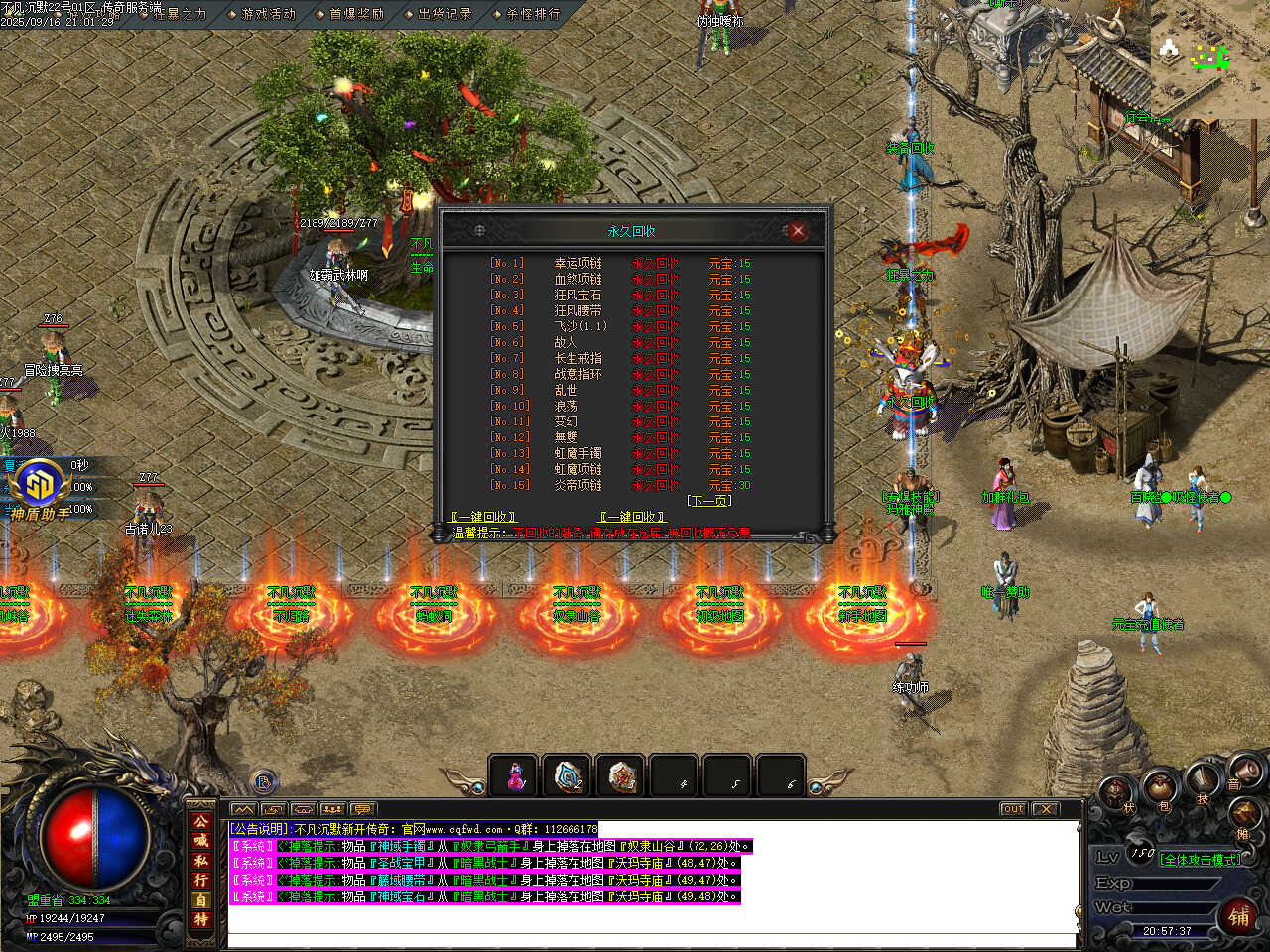Open the bag via the 包 icon
Viewport: 1270px width, 952px height.
[x=1163, y=794]
